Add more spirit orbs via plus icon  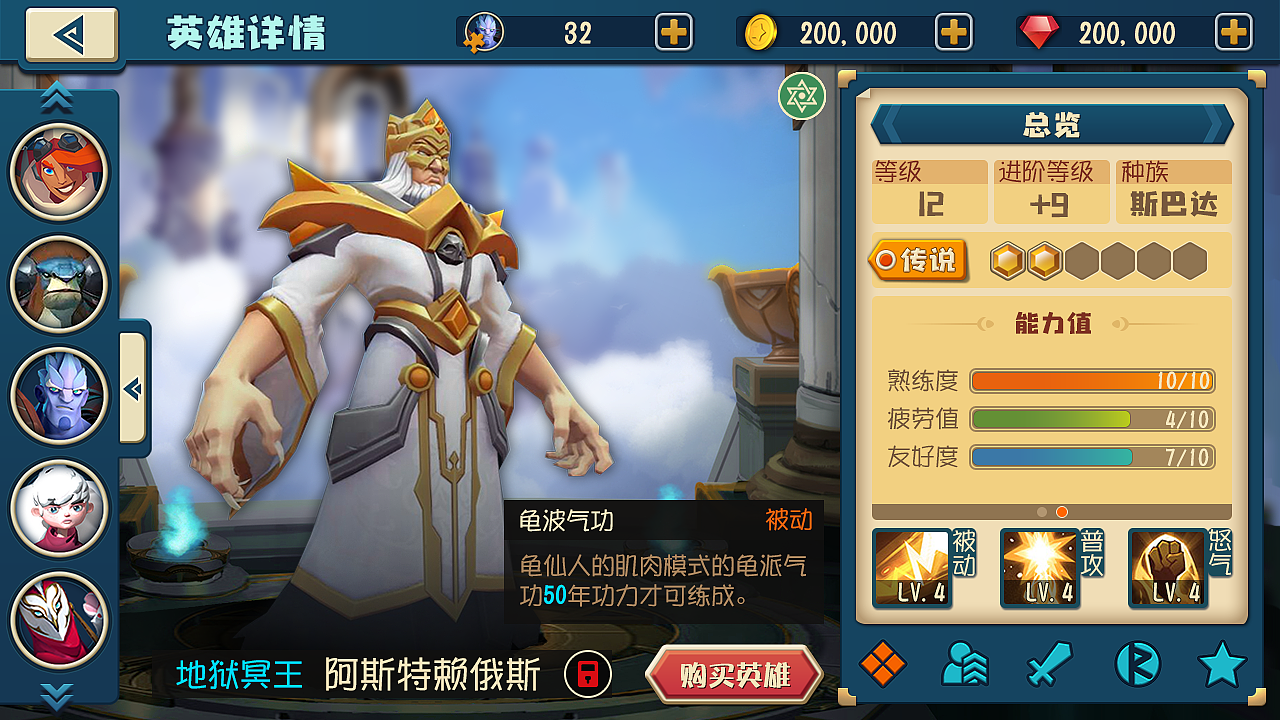click(675, 32)
